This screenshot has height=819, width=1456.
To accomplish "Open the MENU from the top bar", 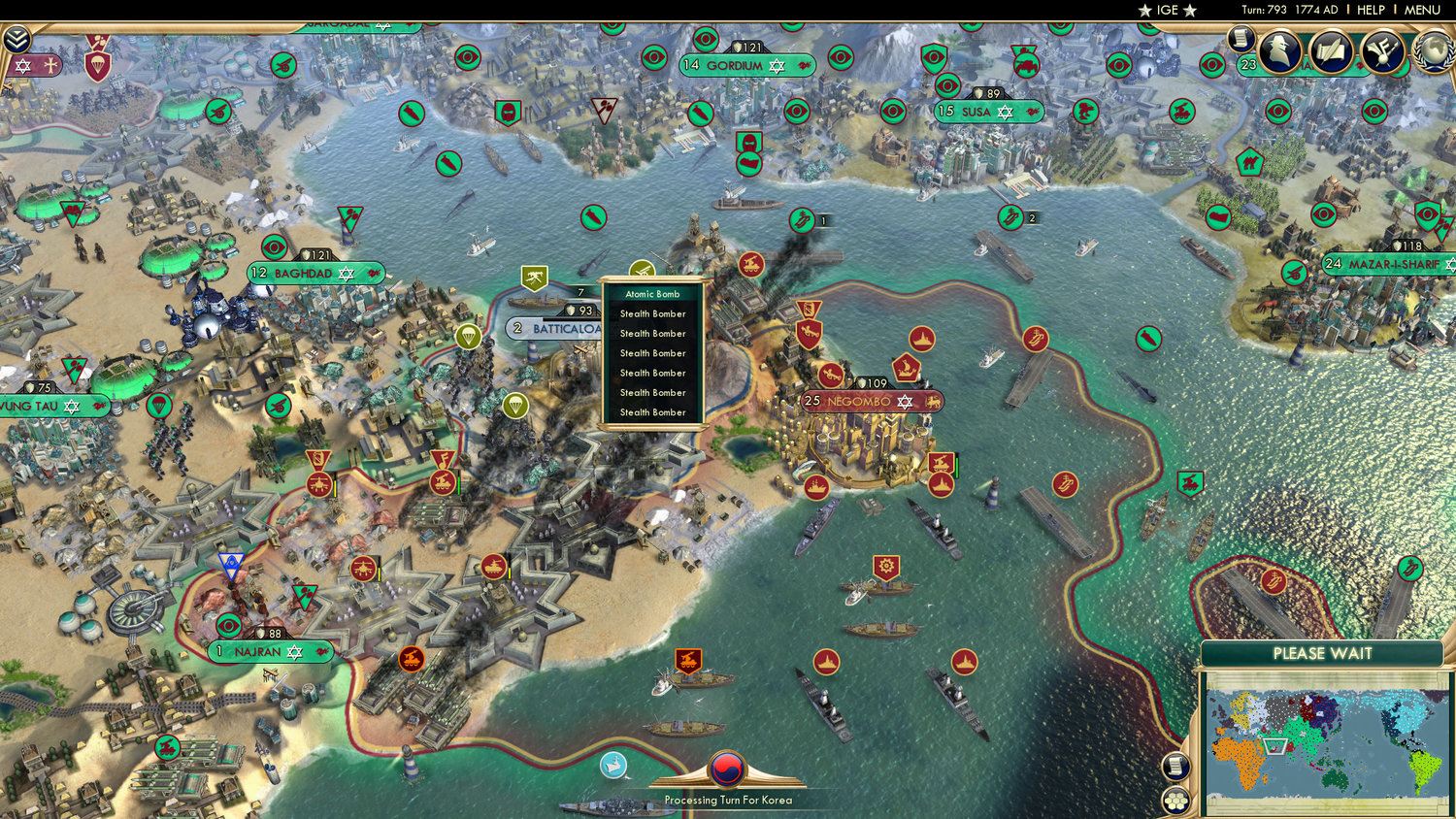I will 1421,10.
